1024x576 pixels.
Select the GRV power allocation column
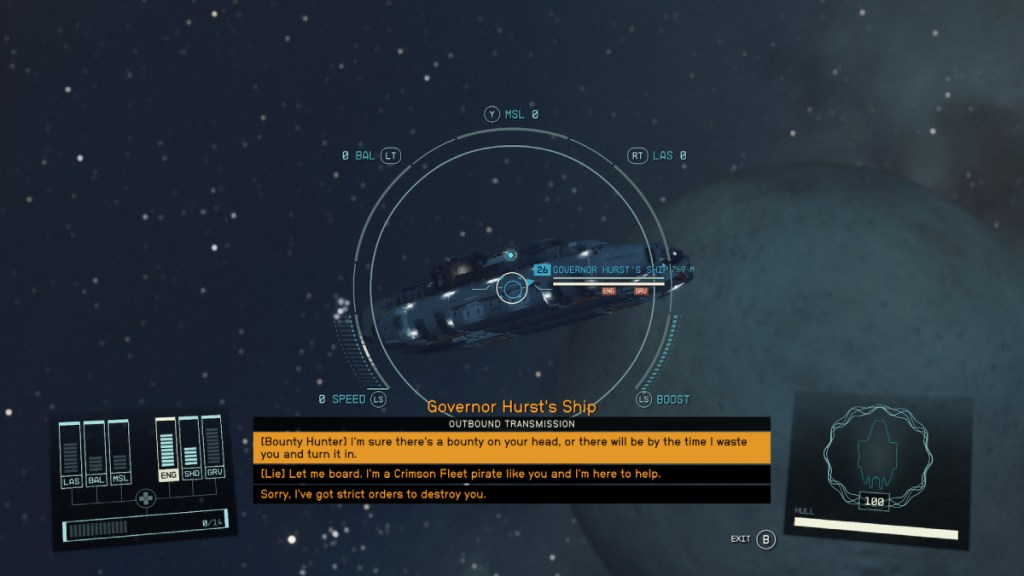pyautogui.click(x=212, y=451)
